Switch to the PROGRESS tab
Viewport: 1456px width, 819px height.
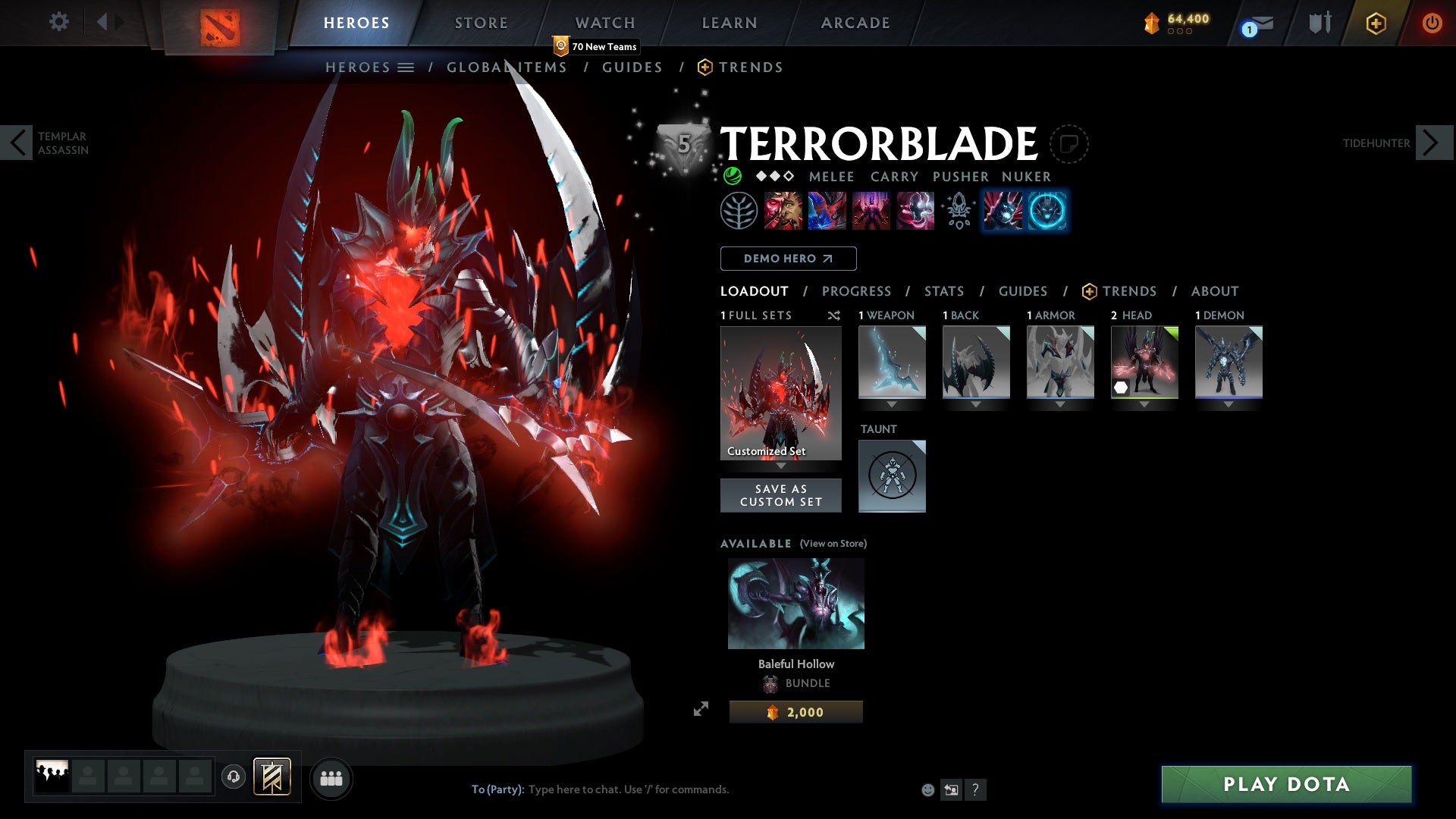[x=857, y=291]
